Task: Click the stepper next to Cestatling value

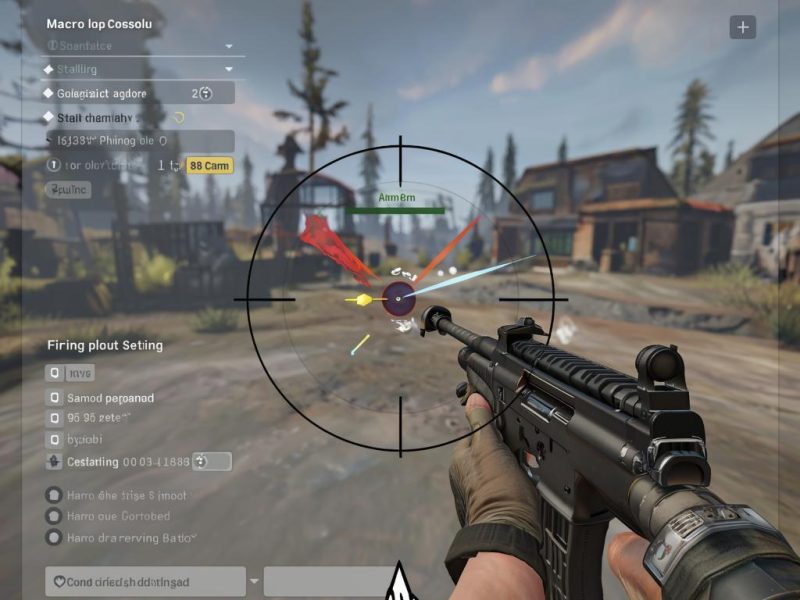Action: (199, 461)
